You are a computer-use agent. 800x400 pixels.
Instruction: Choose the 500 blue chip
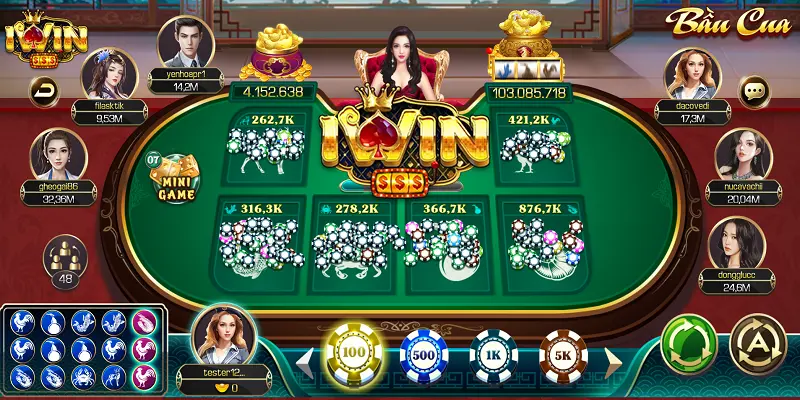click(424, 356)
